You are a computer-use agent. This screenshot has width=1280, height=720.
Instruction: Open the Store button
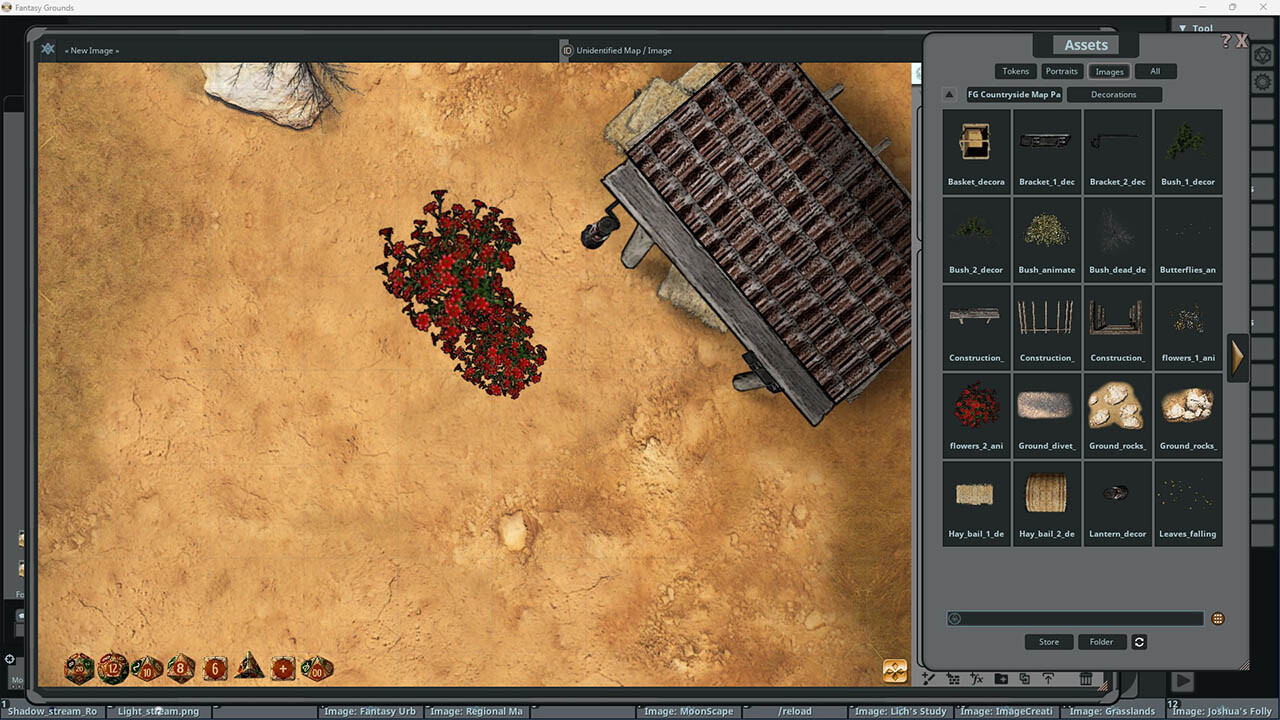click(x=1049, y=642)
